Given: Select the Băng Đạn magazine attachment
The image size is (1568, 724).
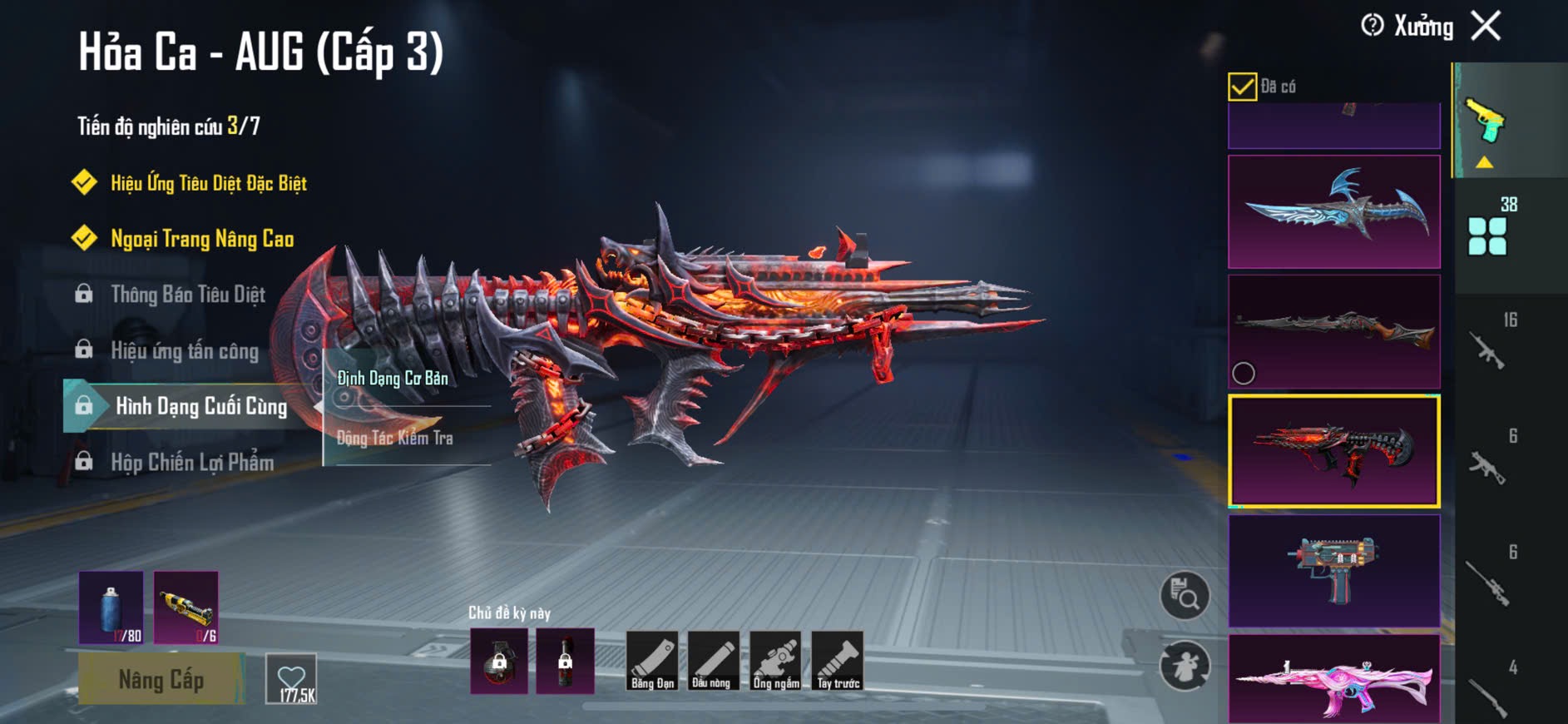Looking at the screenshot, I should pyautogui.click(x=652, y=661).
